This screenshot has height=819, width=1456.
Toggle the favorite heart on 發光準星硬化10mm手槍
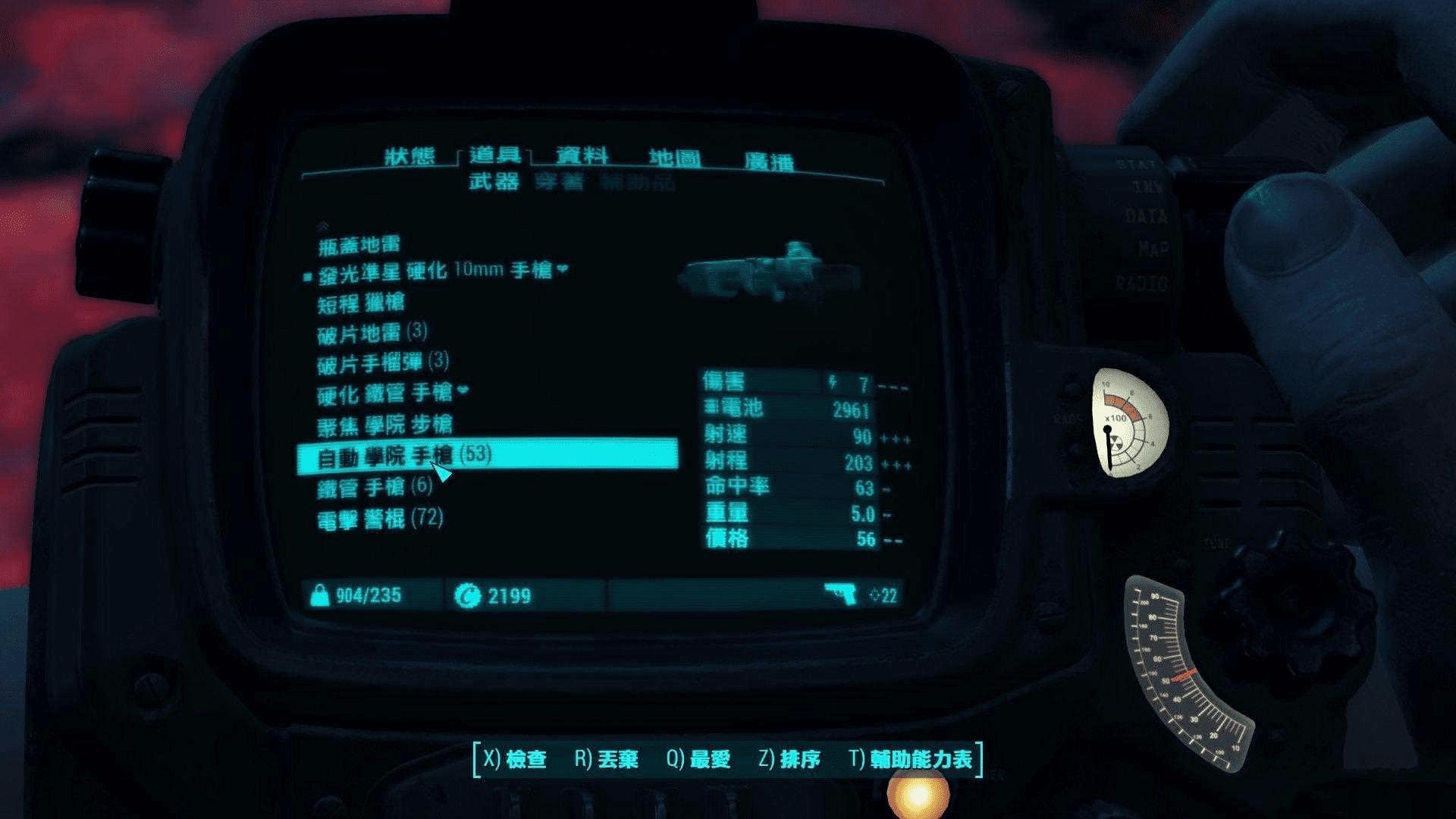[563, 270]
